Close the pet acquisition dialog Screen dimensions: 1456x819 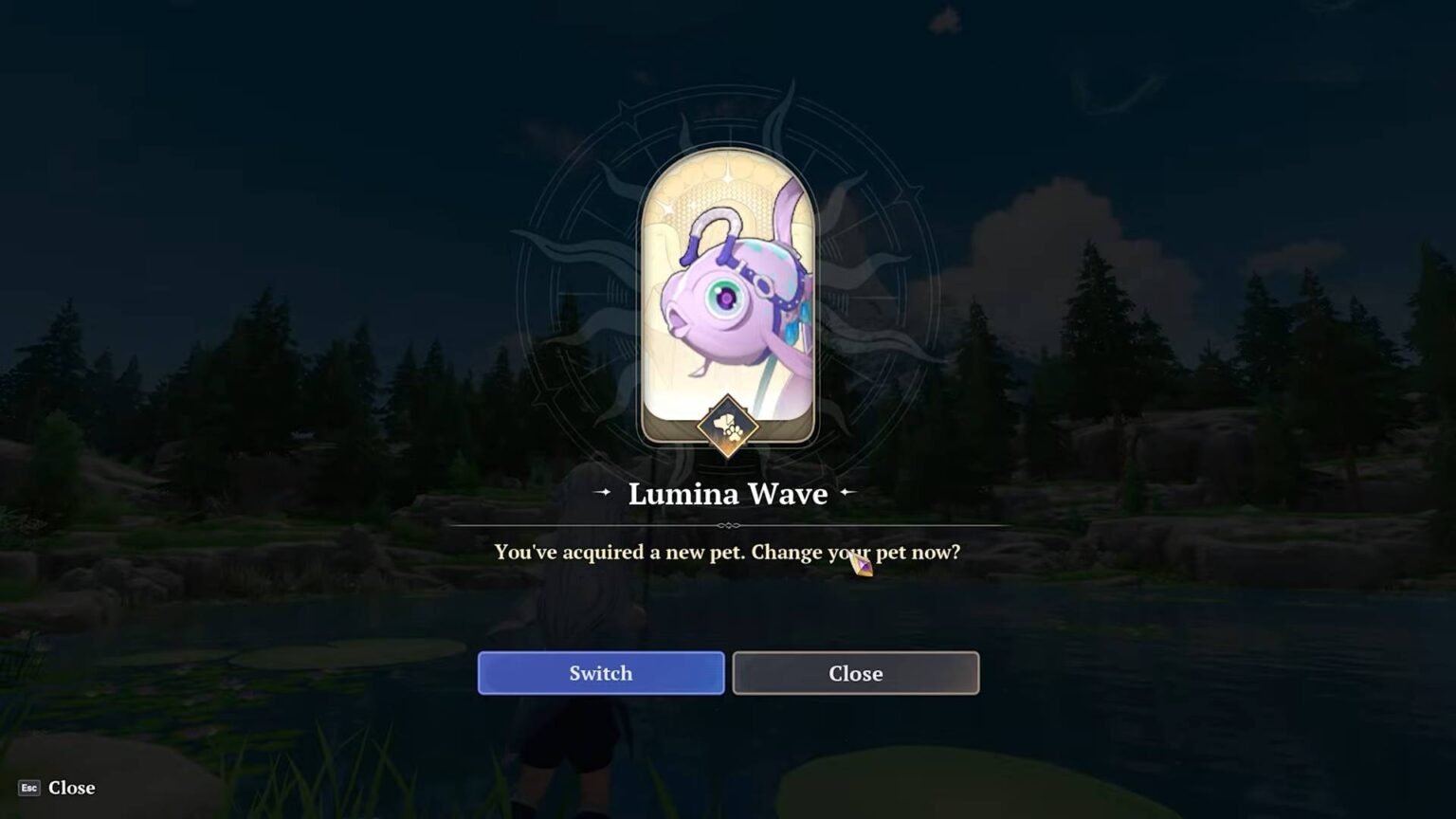[x=855, y=673]
